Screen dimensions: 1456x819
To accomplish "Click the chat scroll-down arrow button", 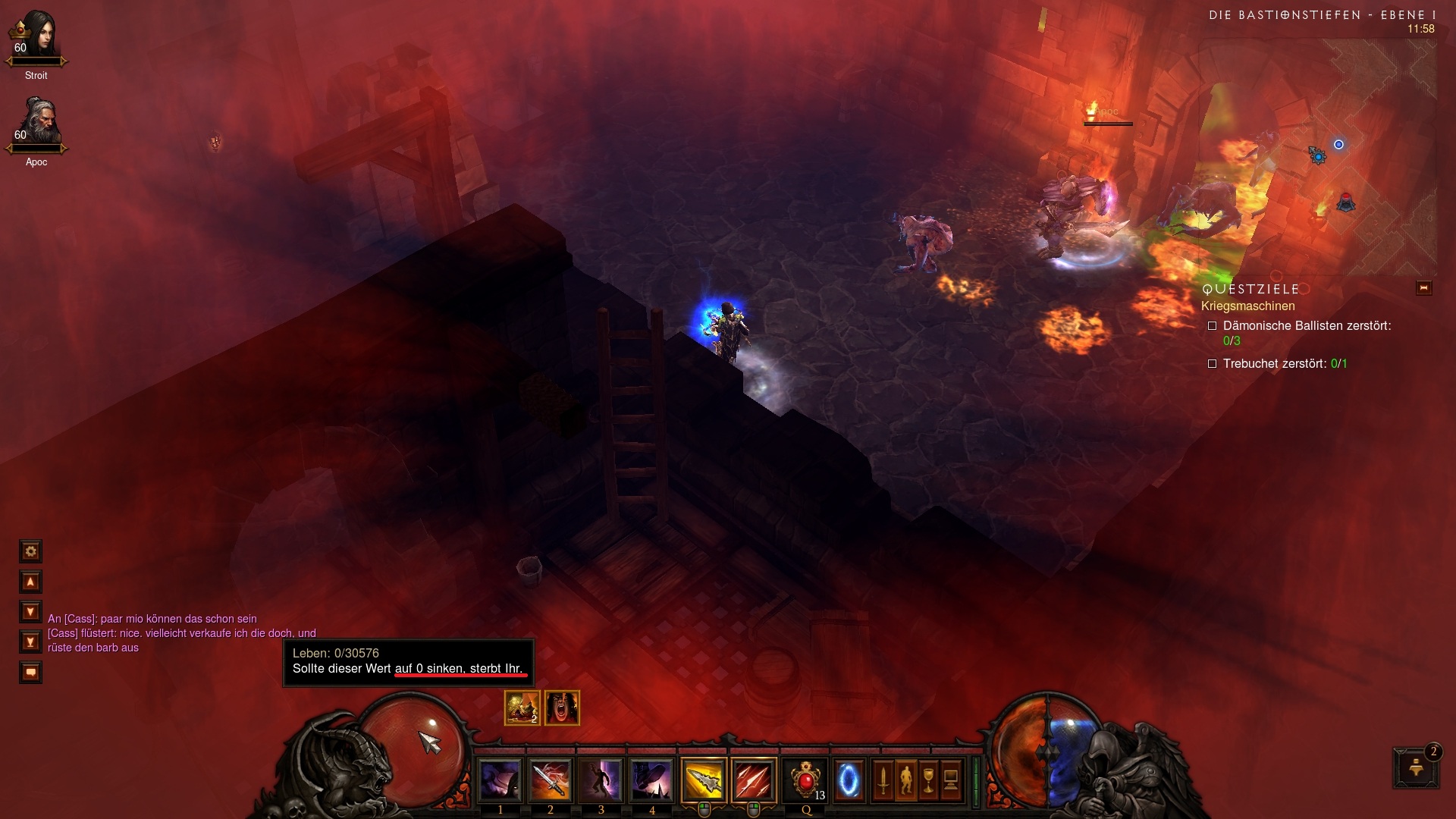I will [30, 611].
